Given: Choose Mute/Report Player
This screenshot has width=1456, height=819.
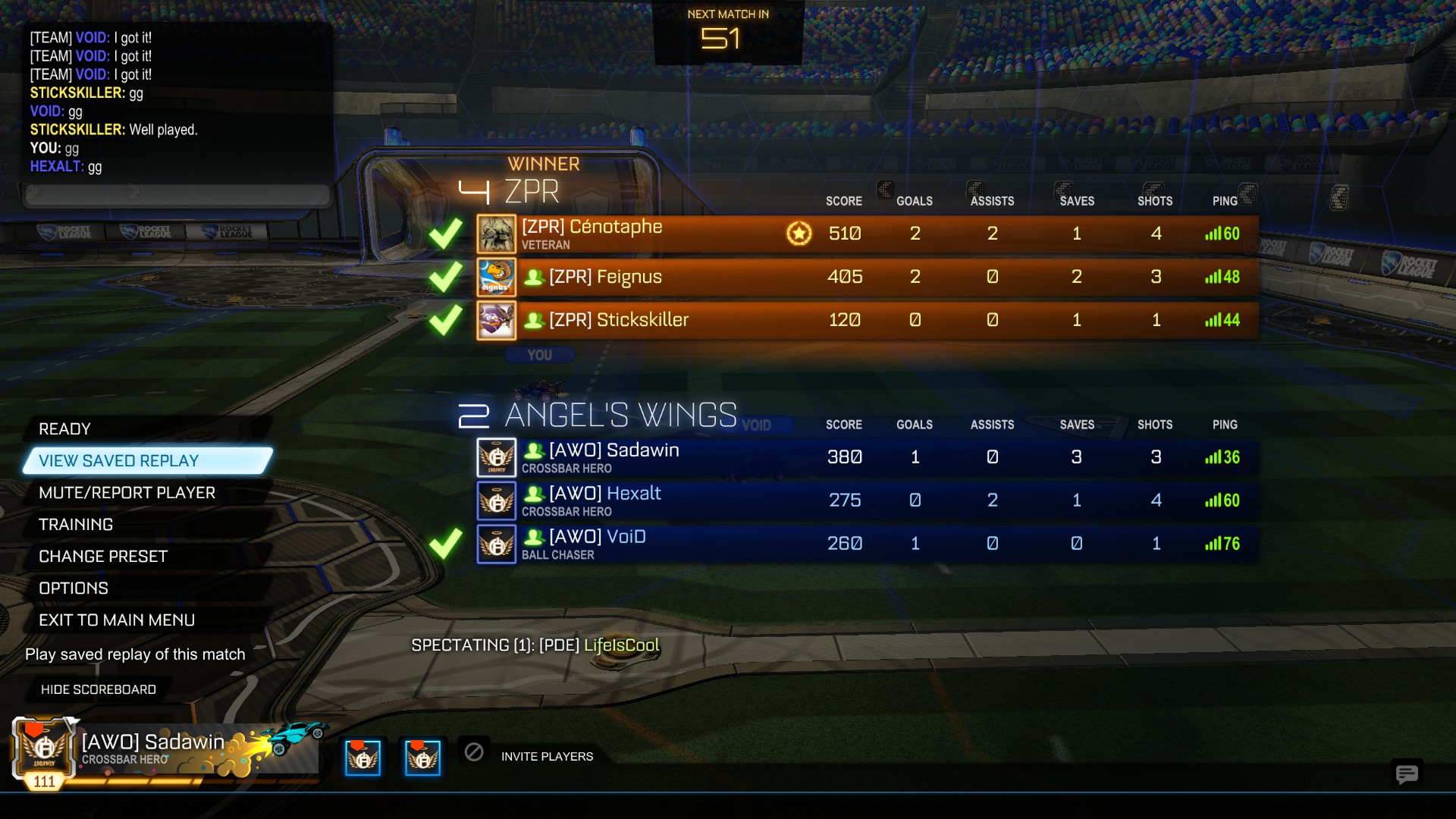Looking at the screenshot, I should [x=127, y=493].
